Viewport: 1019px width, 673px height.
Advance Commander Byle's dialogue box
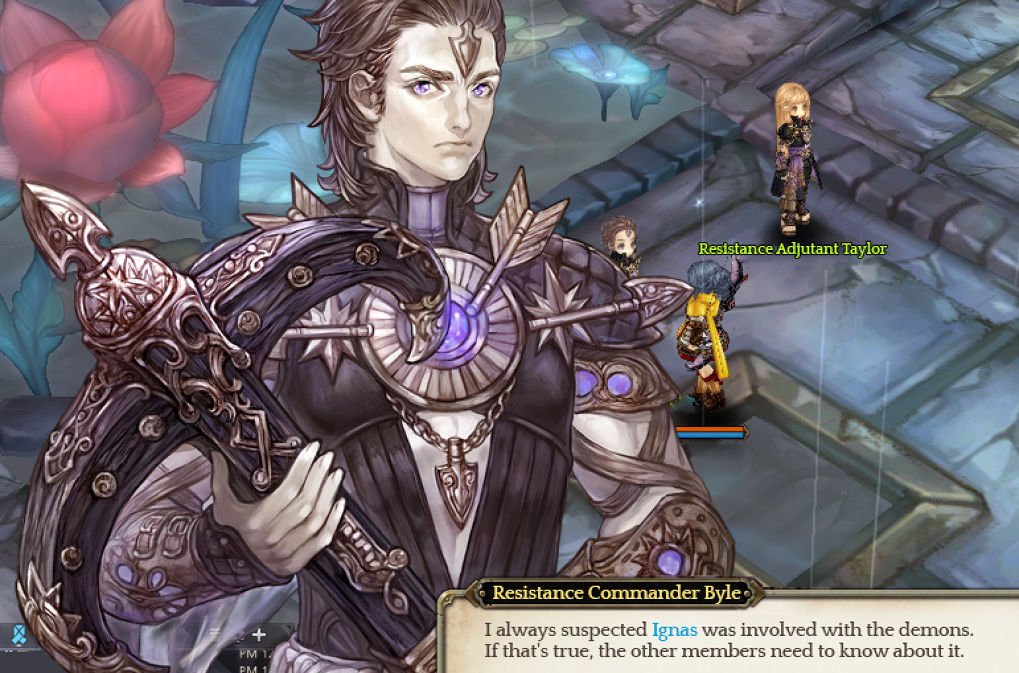pos(728,641)
